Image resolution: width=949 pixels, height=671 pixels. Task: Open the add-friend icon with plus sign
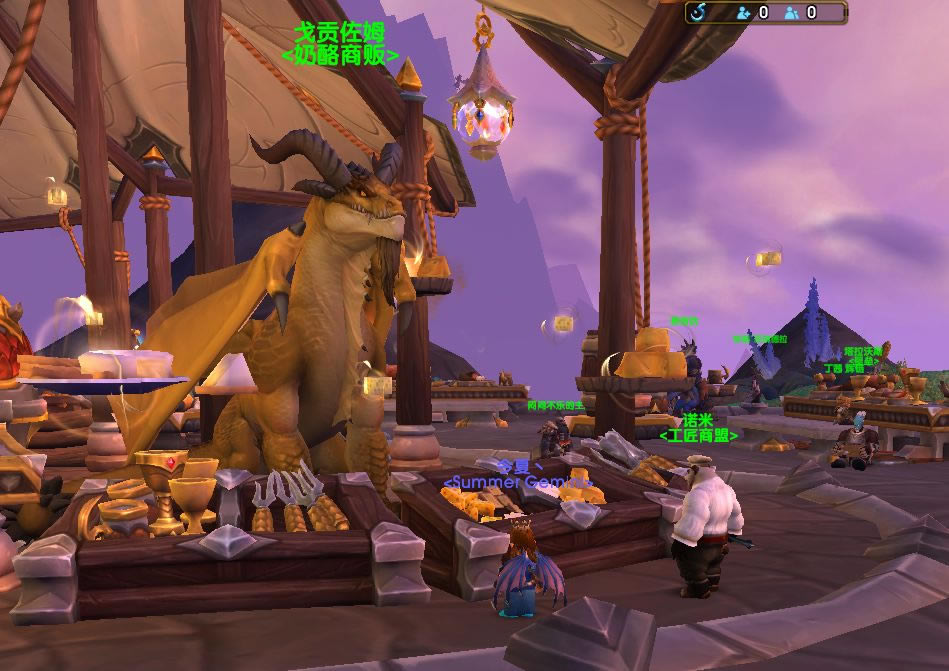click(744, 13)
